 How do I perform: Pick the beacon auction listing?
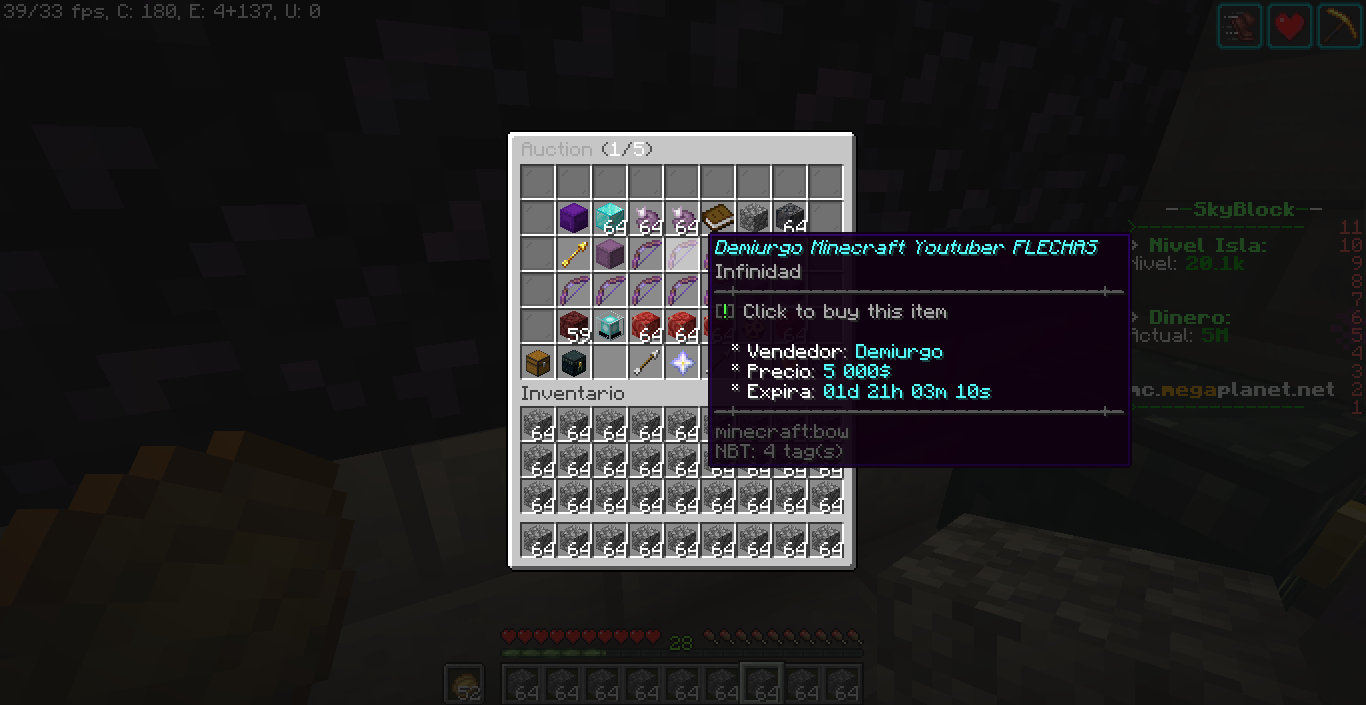tap(609, 326)
